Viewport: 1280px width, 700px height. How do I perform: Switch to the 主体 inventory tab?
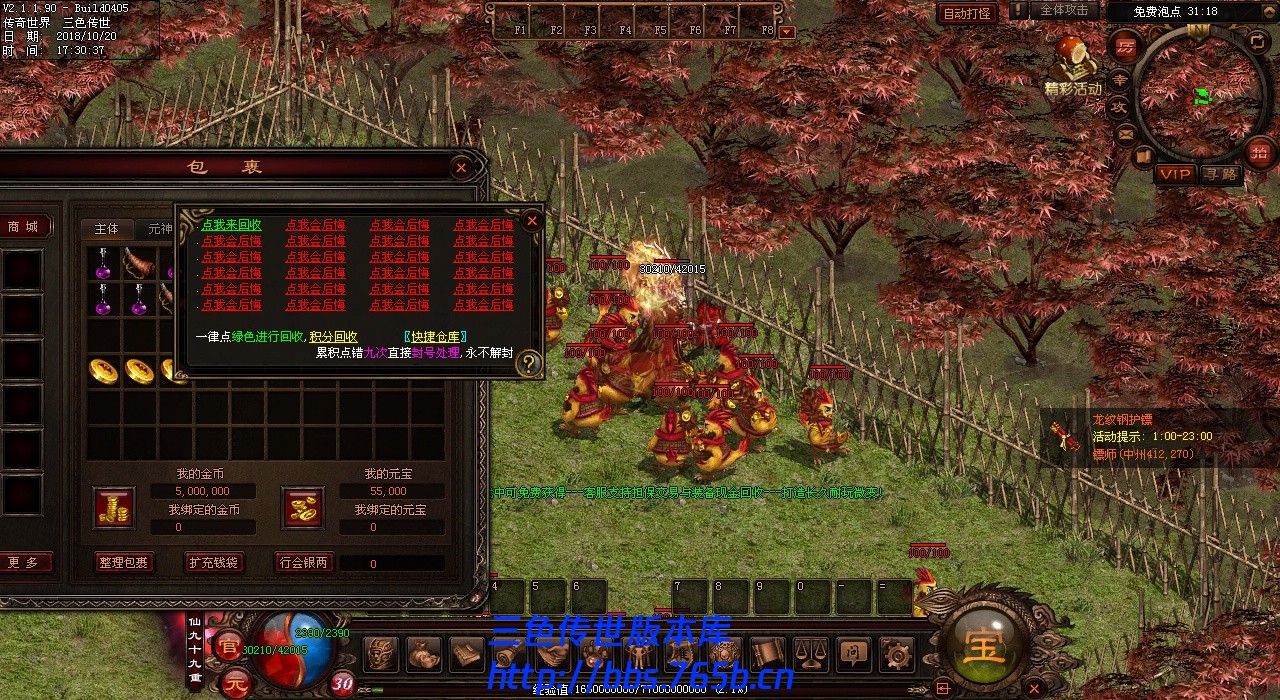[107, 229]
